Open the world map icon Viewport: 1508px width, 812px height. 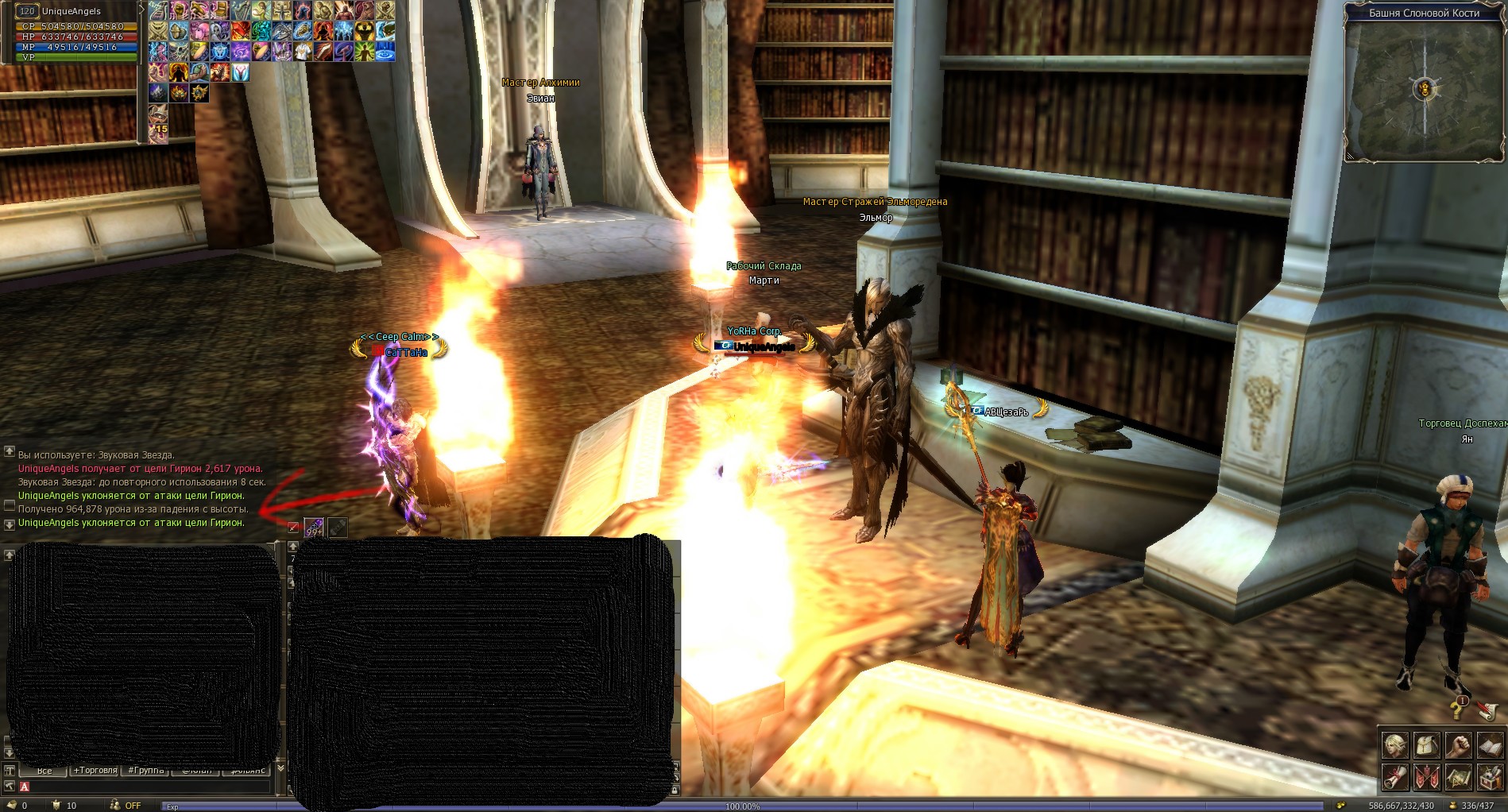tap(1458, 776)
